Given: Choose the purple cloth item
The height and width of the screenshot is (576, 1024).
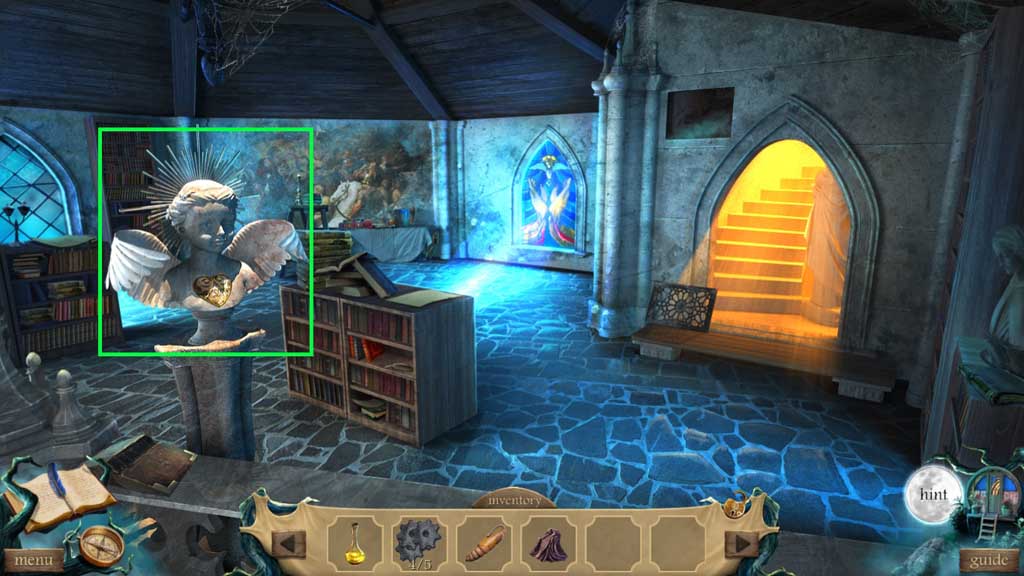Looking at the screenshot, I should pyautogui.click(x=547, y=543).
